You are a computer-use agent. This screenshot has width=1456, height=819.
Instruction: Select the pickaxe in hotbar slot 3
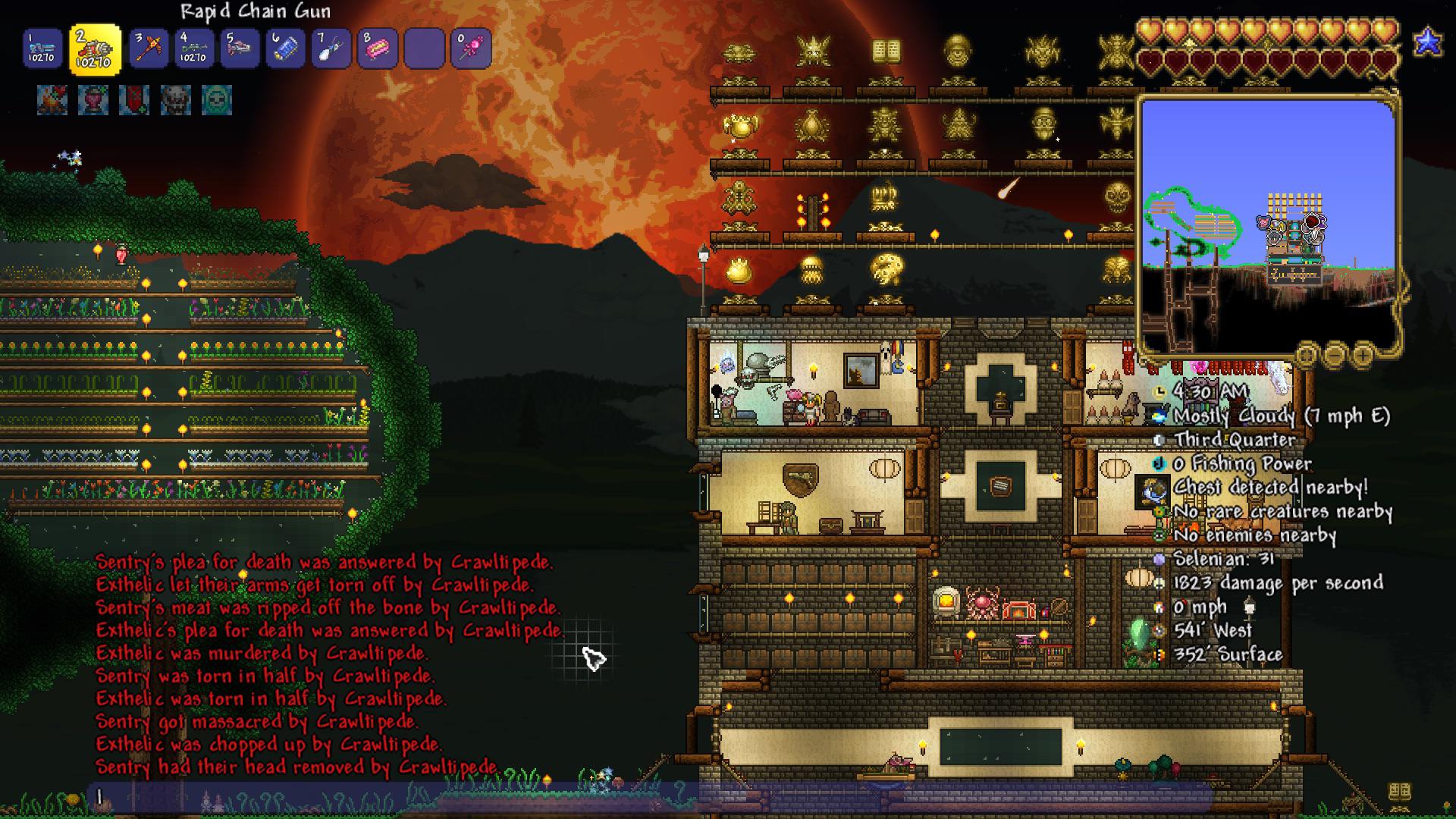tap(149, 47)
